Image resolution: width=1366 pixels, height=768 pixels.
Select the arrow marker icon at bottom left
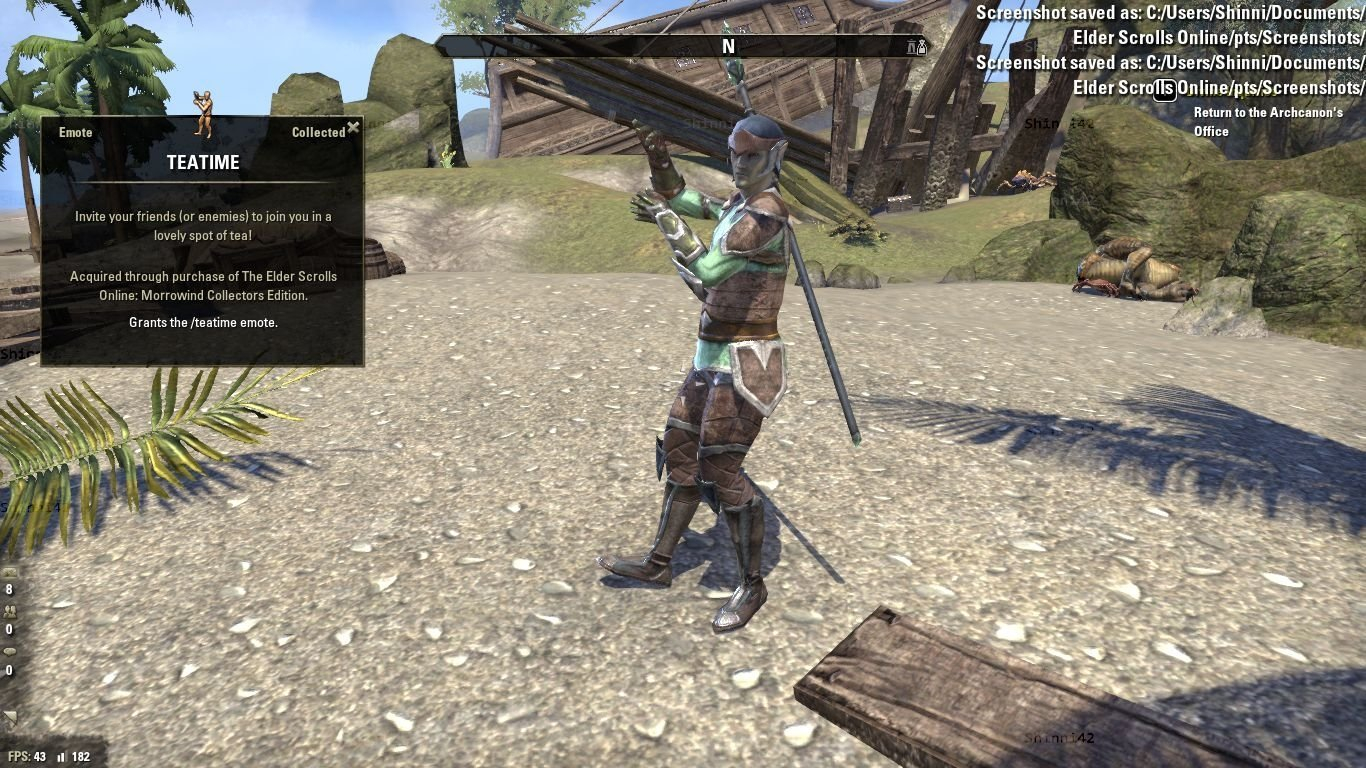pos(9,715)
